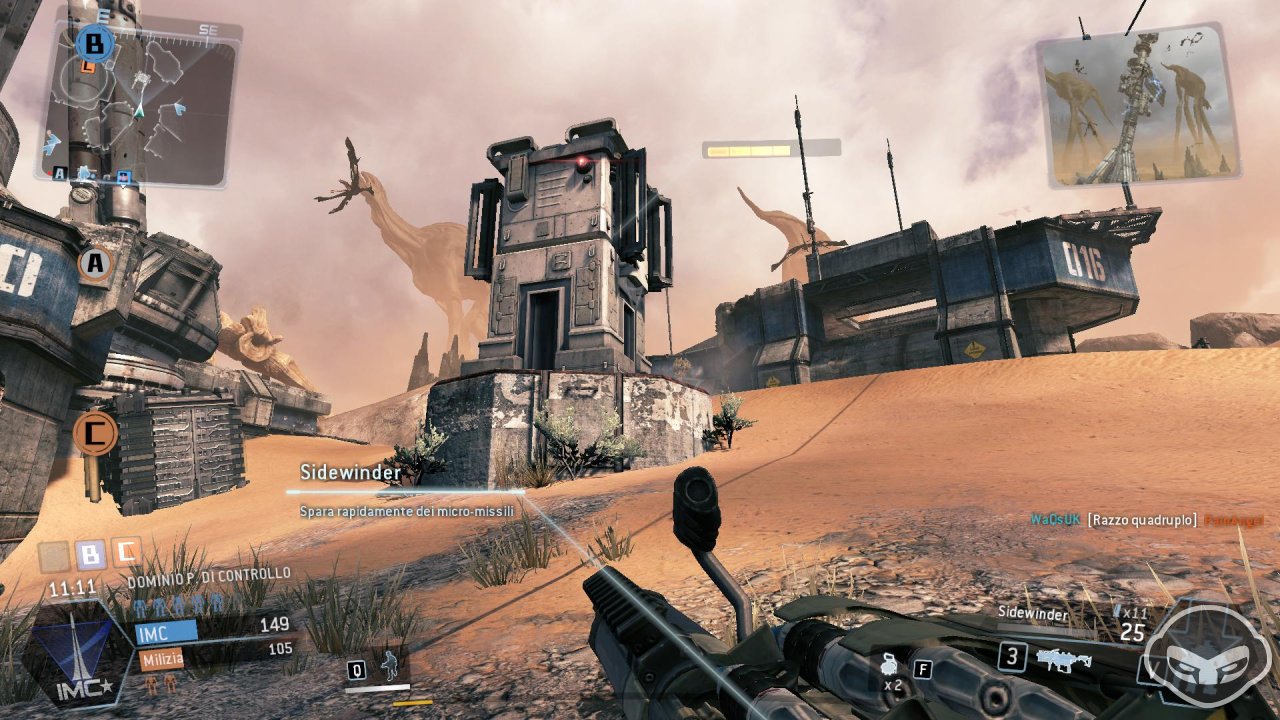The width and height of the screenshot is (1280, 720).
Task: Click the square blue B hardpoint status tile
Action: click(90, 555)
